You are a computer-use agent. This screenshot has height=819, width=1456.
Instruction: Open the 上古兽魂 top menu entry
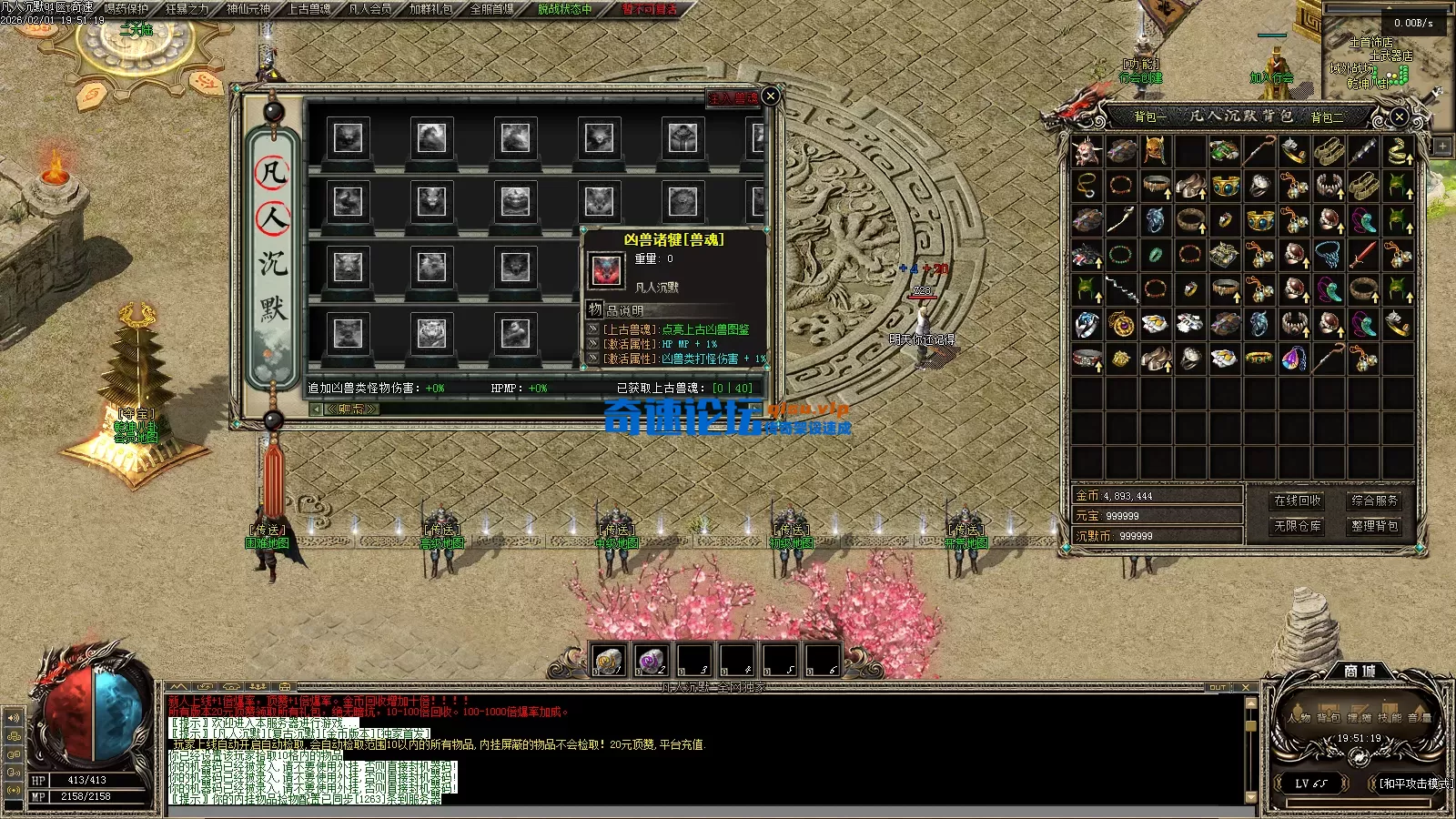click(309, 9)
